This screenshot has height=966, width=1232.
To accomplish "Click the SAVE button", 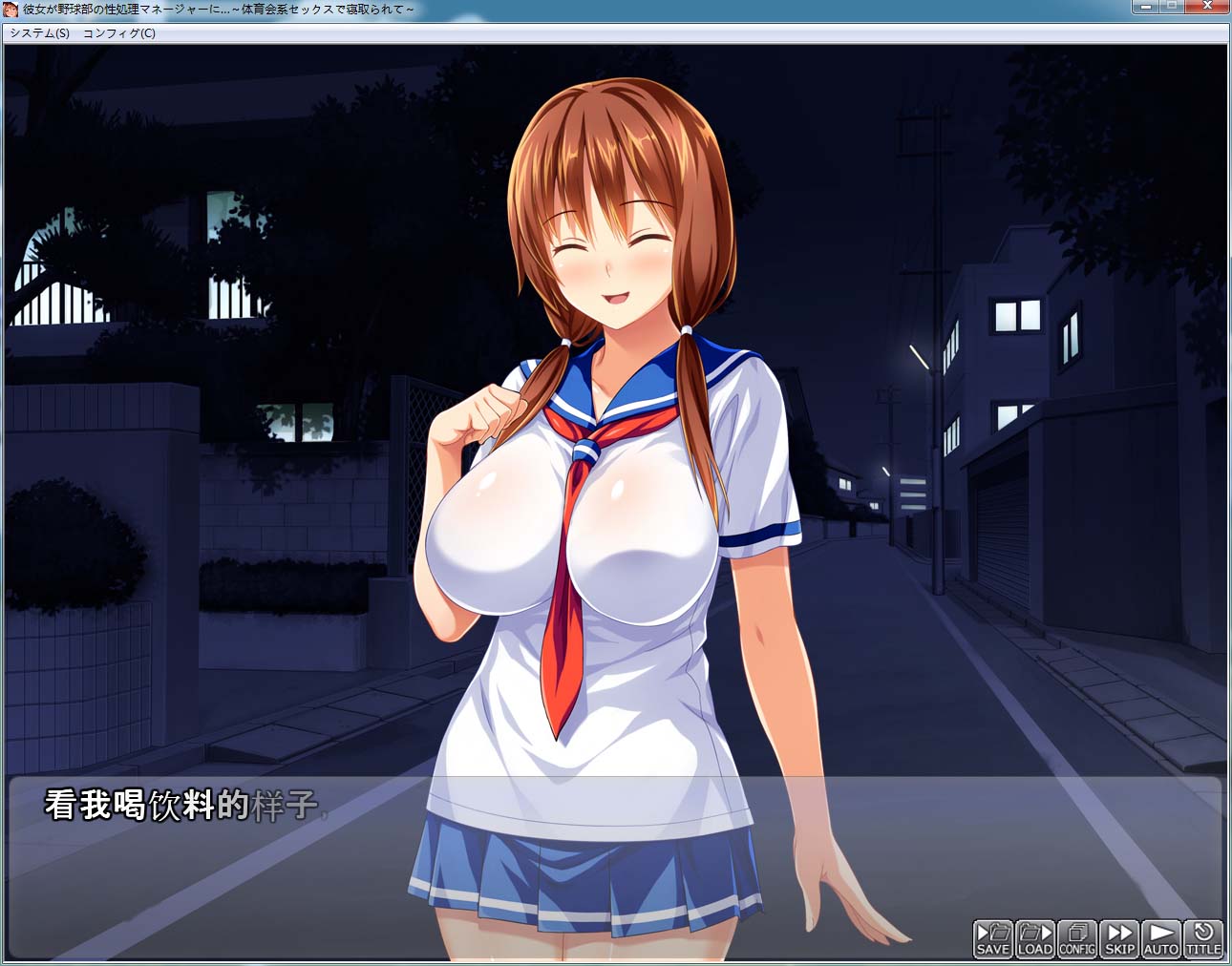I will tap(993, 938).
